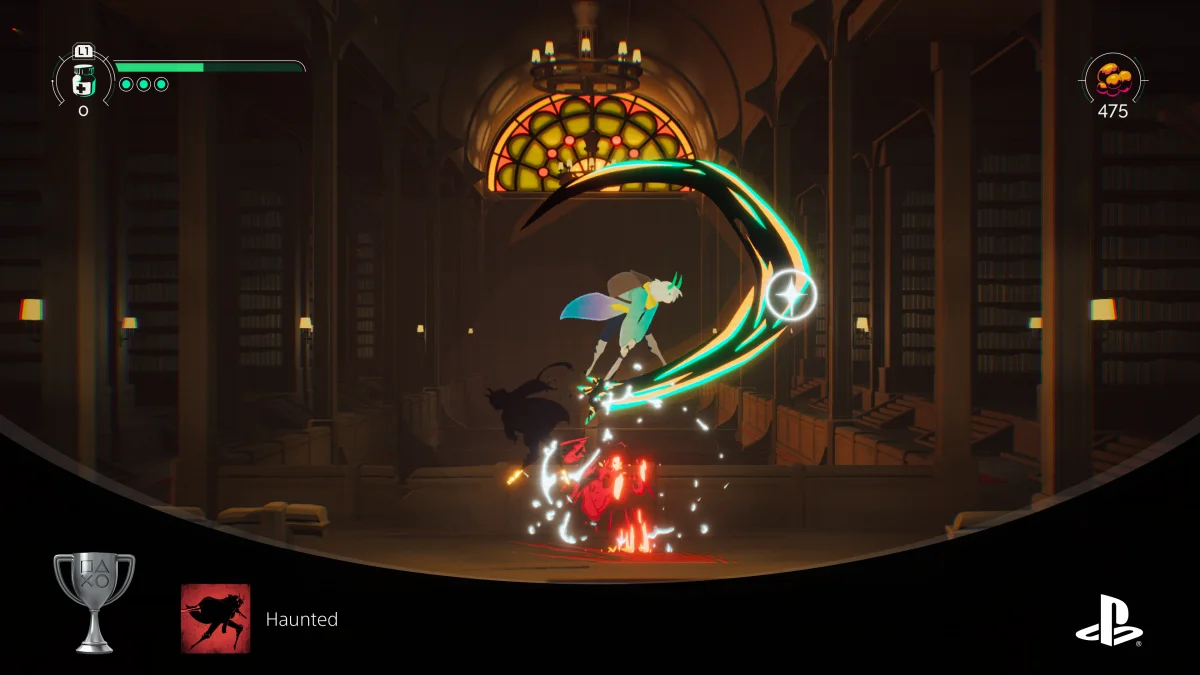
Task: Select the healing flask icon
Action: [x=83, y=77]
